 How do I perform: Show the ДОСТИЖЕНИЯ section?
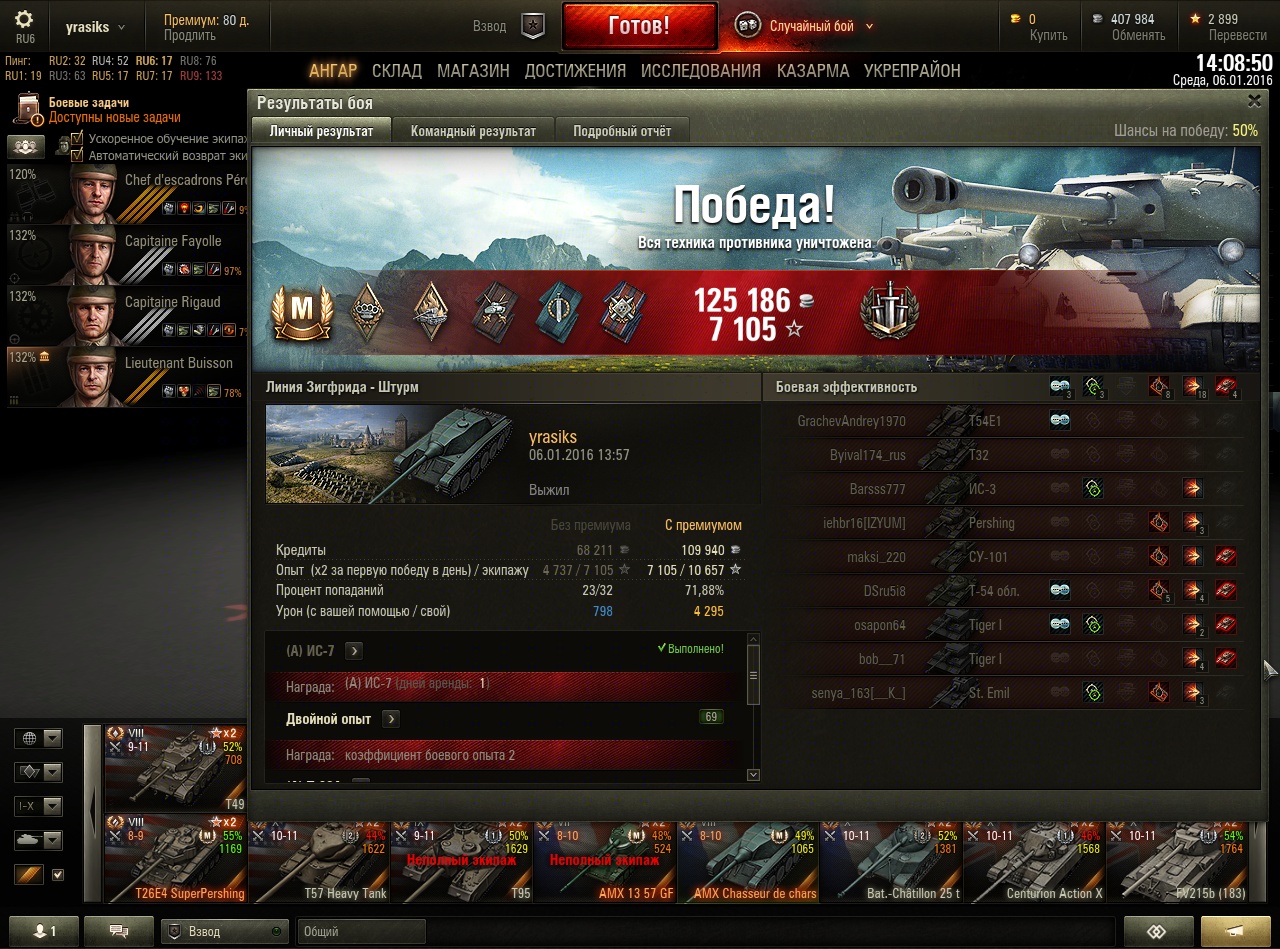click(575, 71)
